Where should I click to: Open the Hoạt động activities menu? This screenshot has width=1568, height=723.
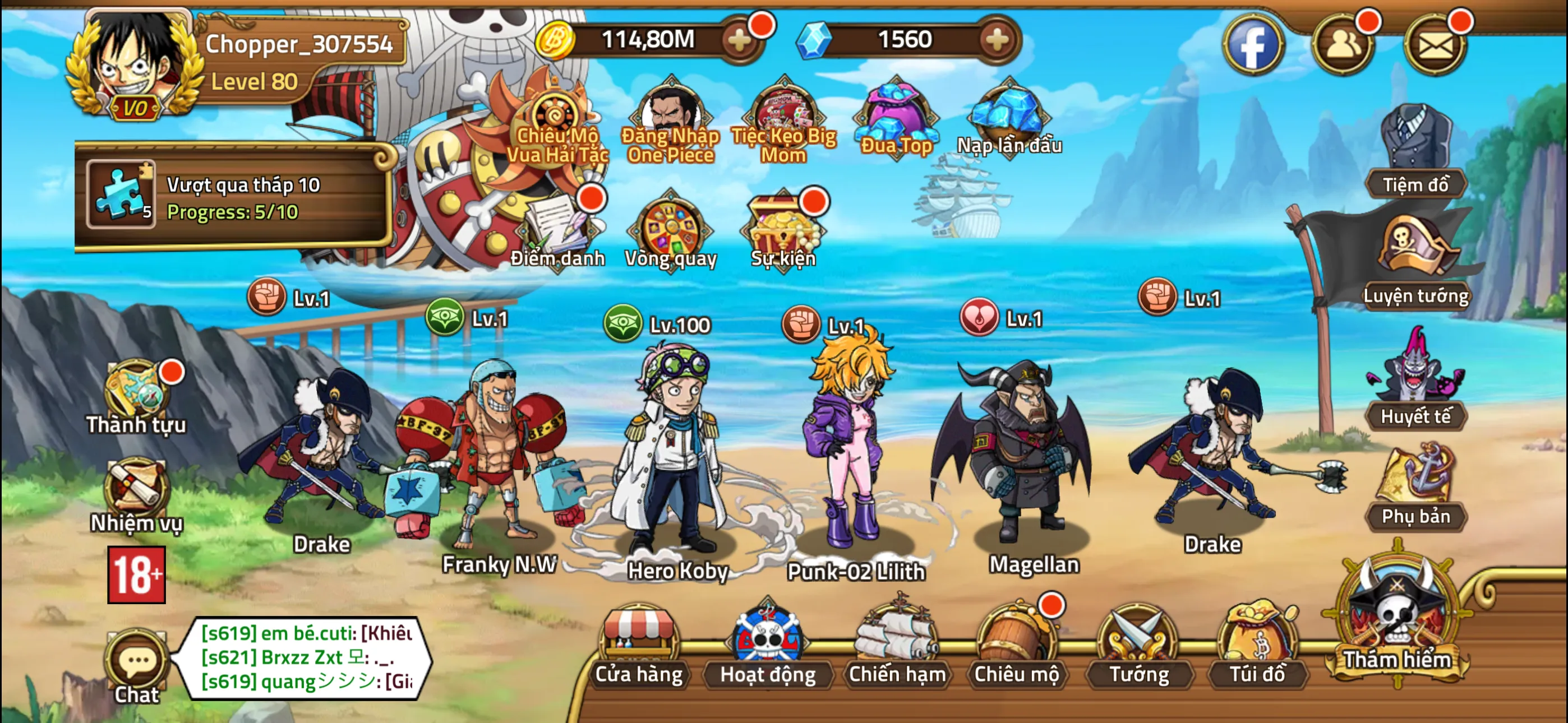pos(768,646)
